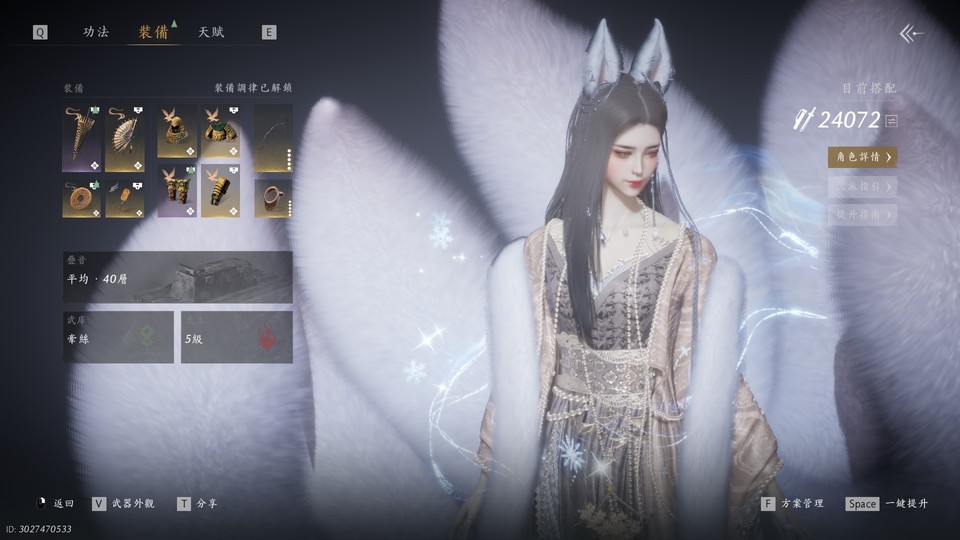Switch to the 功法 tab
This screenshot has width=960, height=540.
coord(96,32)
